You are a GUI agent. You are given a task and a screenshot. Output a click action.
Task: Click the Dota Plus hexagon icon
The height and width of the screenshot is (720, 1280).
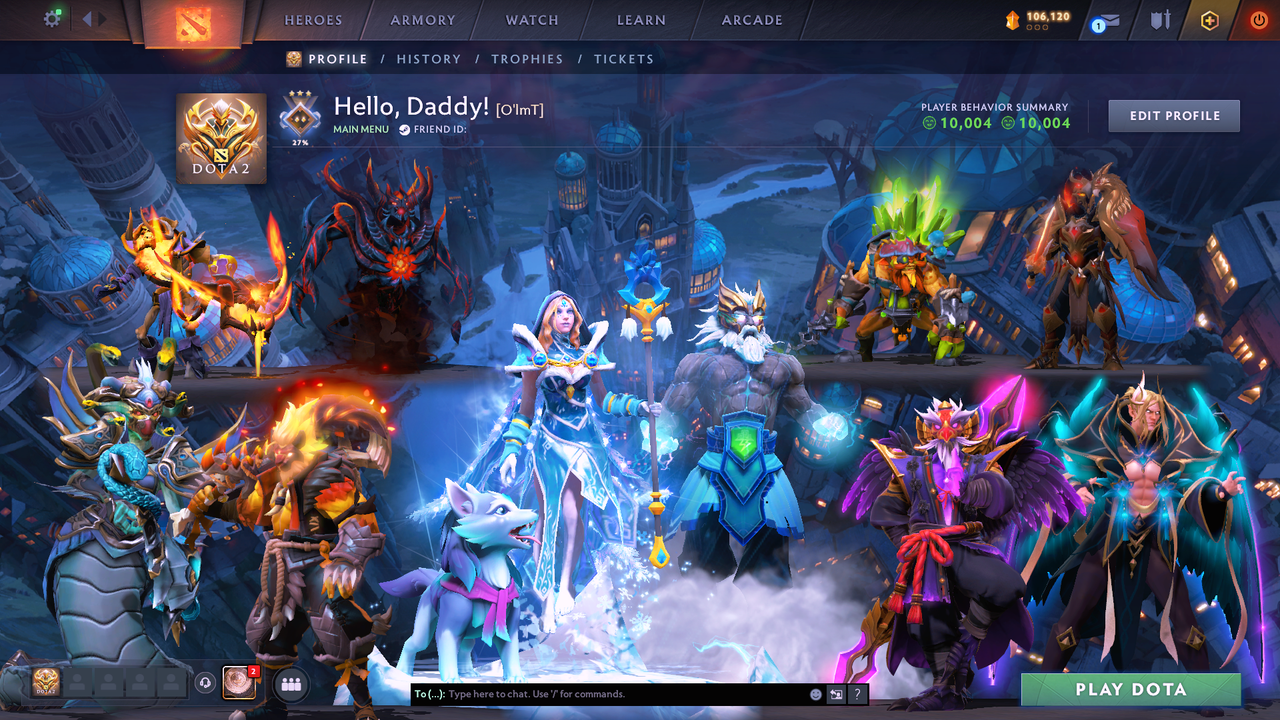(x=1211, y=18)
